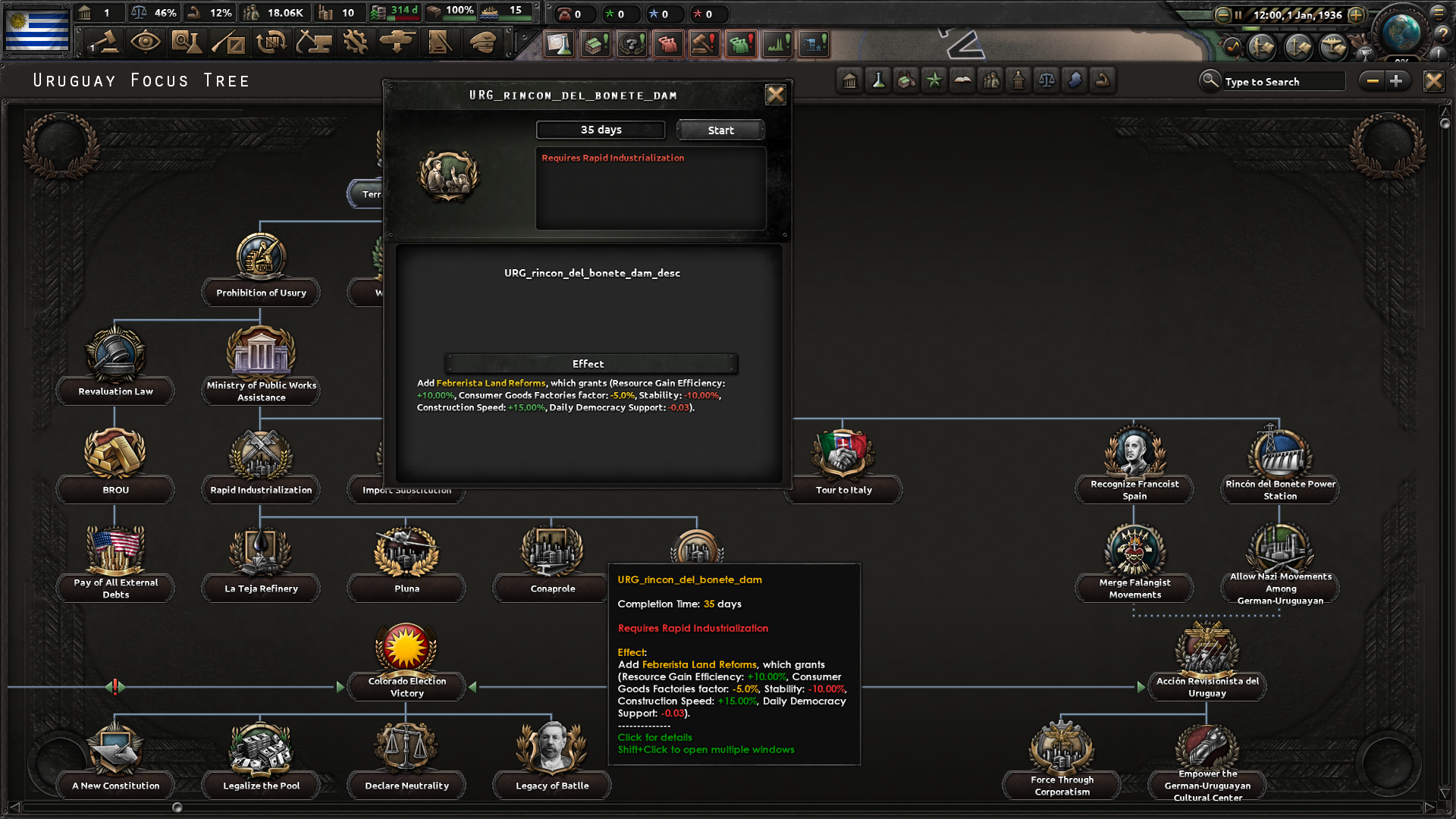Click the Uruguay flag shield top-left
This screenshot has width=1456, height=819.
[35, 30]
